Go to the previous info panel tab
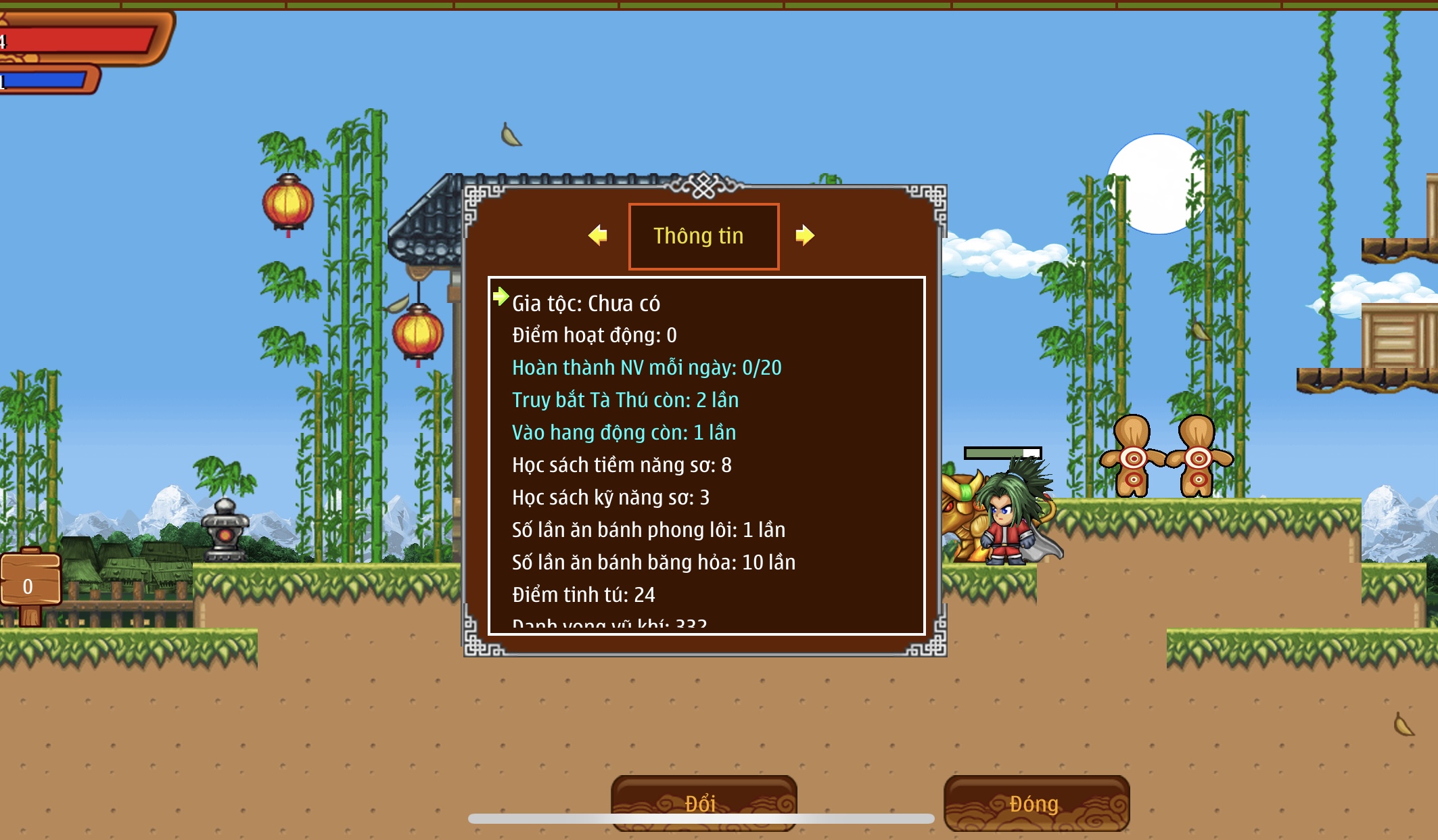The image size is (1438, 840). pos(598,235)
